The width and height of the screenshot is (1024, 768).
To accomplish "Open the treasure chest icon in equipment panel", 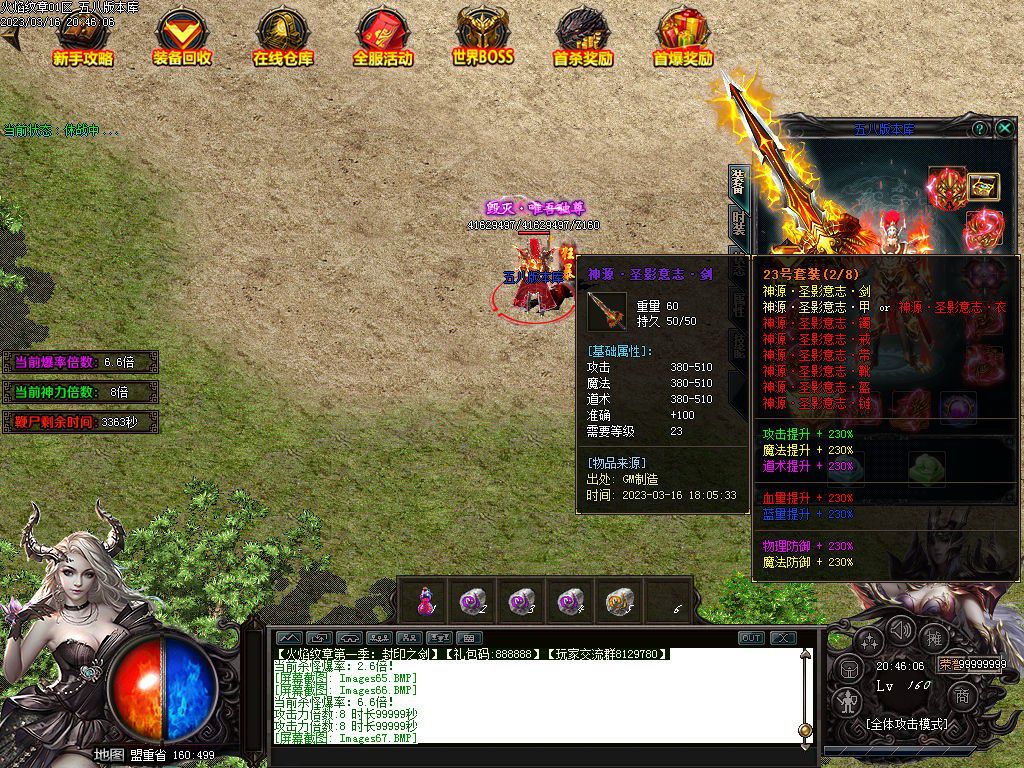I will tap(984, 186).
